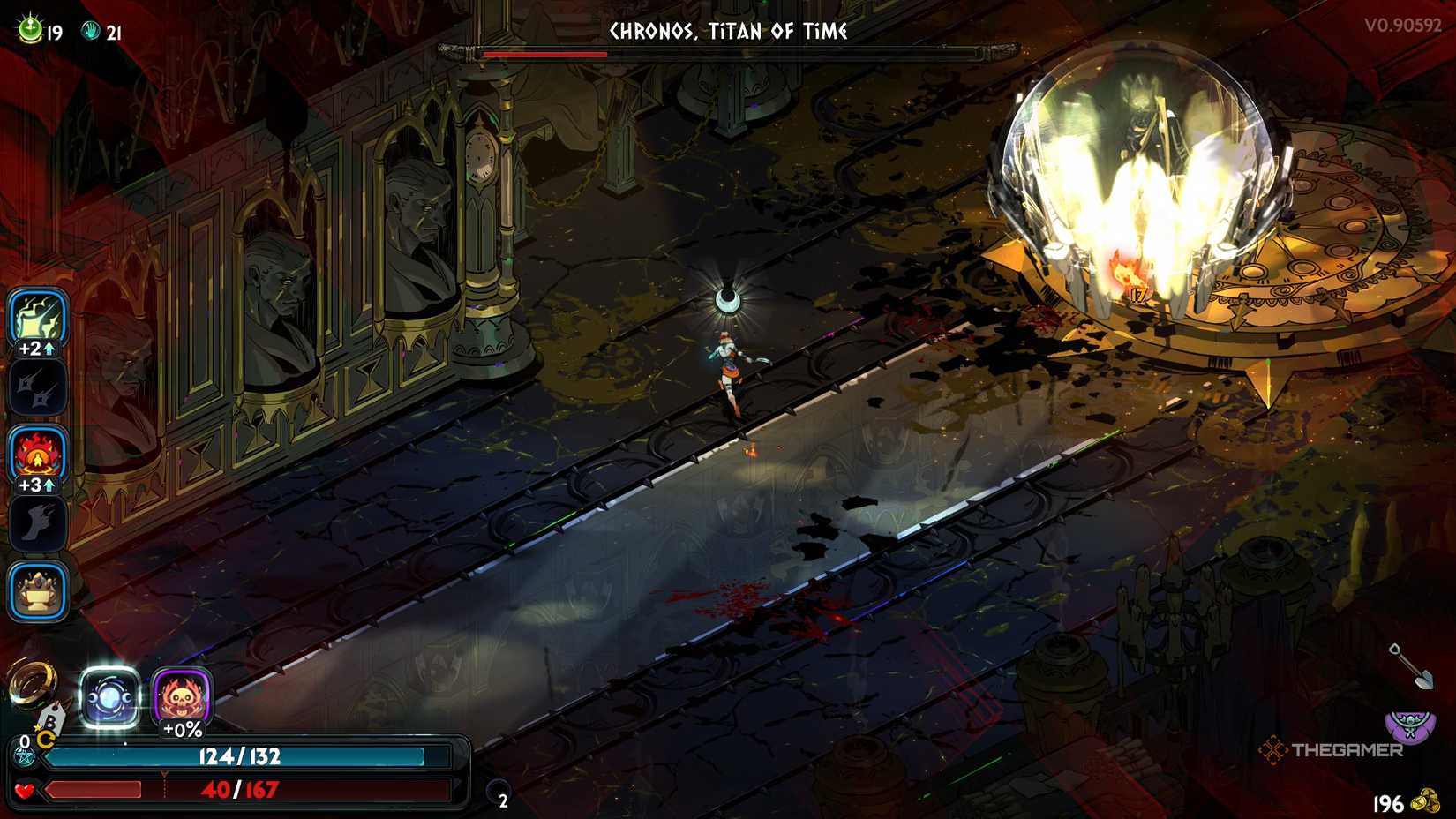Open the empty Special boon slot
This screenshot has height=819, width=1456.
click(x=37, y=388)
